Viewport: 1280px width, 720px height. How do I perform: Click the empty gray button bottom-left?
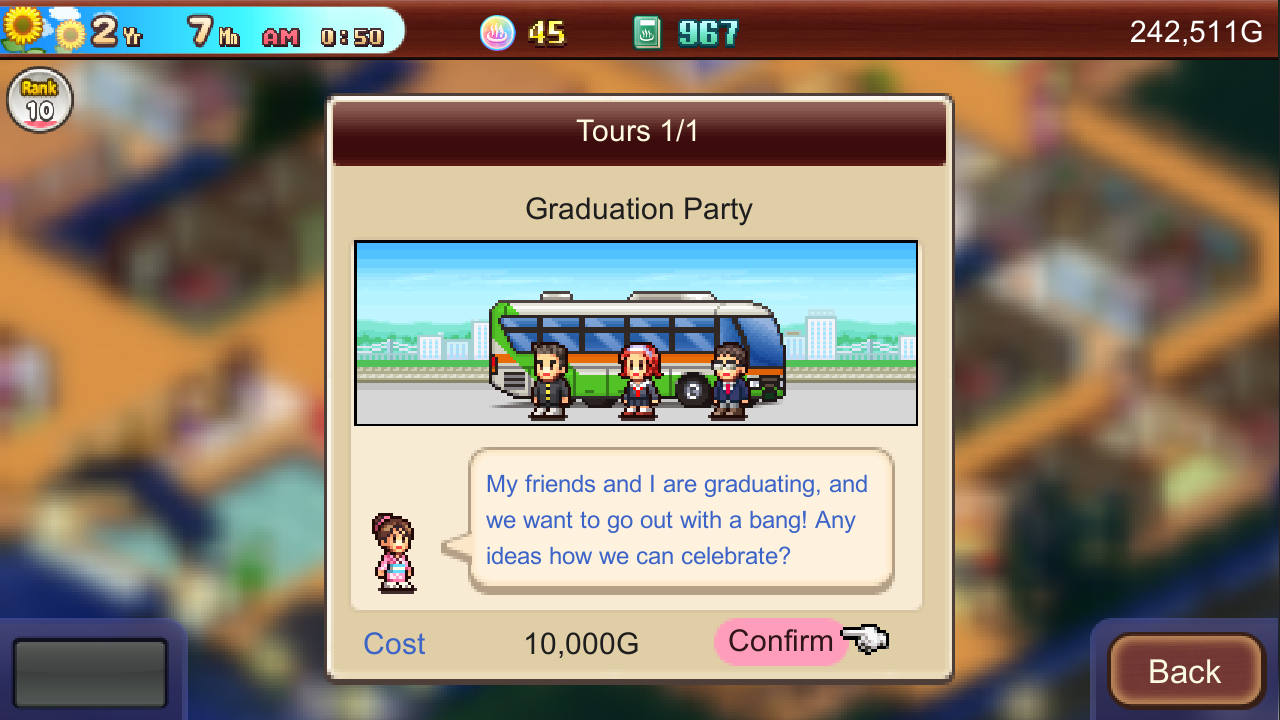click(x=90, y=672)
